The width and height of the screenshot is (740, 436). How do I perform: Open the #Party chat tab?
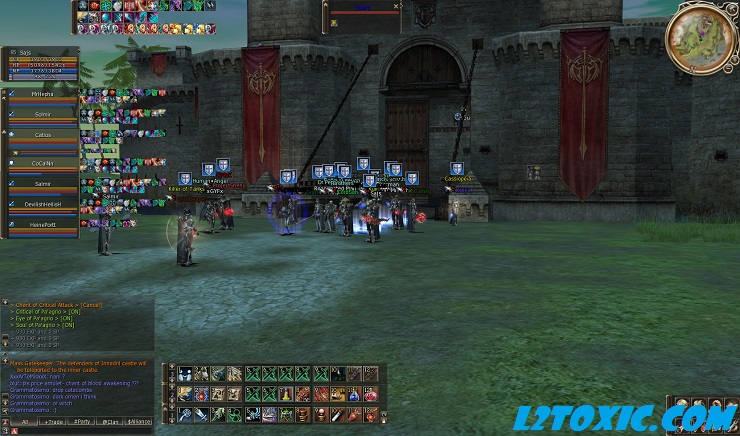click(x=82, y=422)
